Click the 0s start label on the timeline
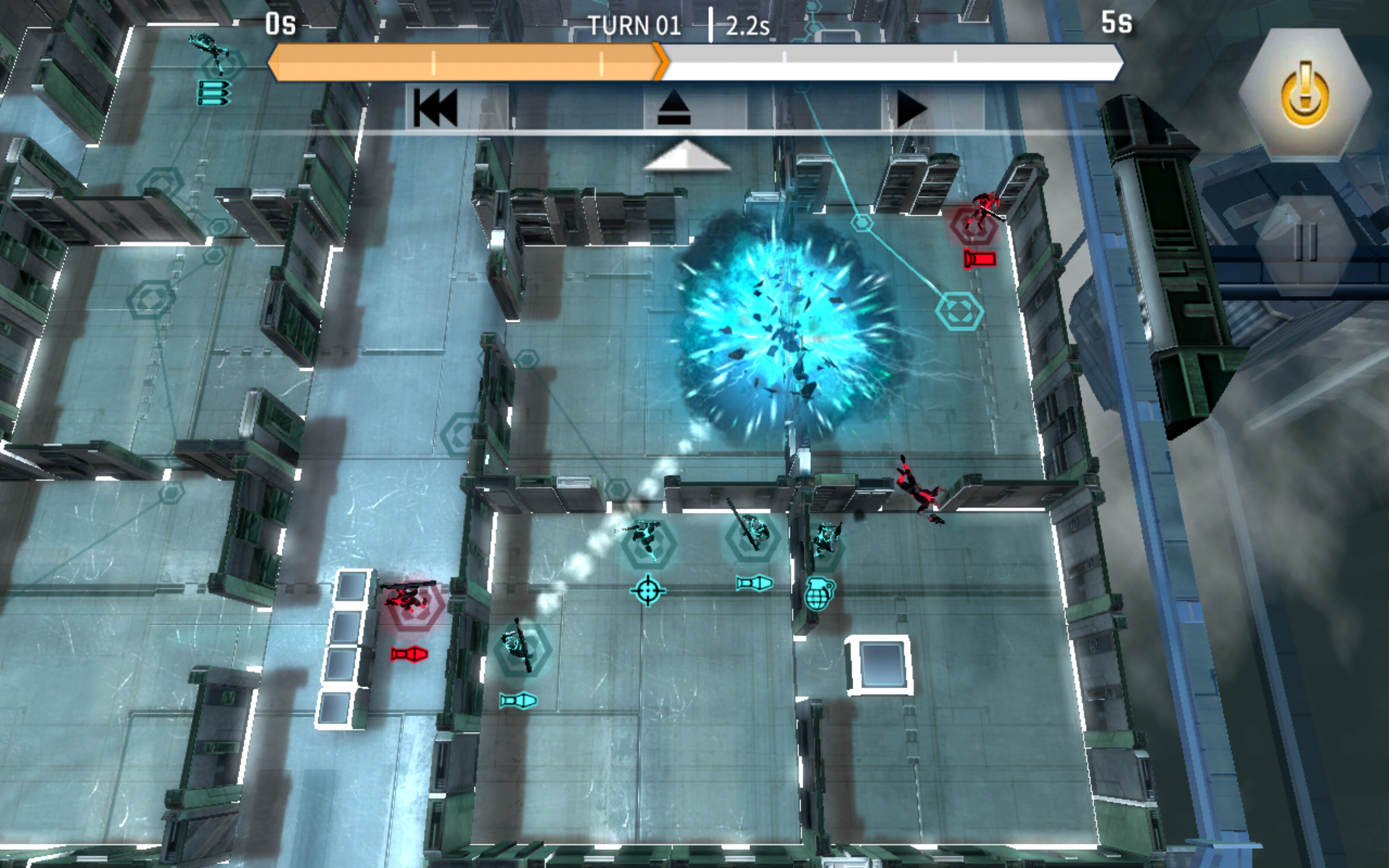 point(281,23)
